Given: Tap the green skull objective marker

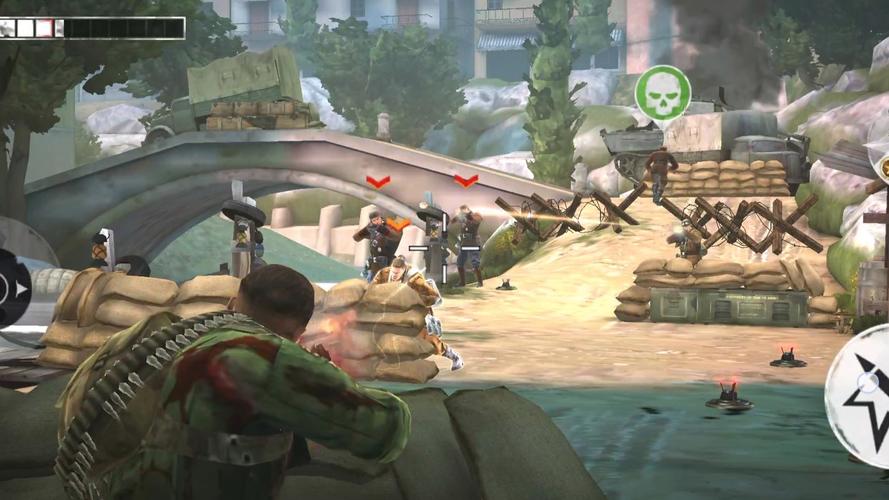Looking at the screenshot, I should (x=662, y=93).
